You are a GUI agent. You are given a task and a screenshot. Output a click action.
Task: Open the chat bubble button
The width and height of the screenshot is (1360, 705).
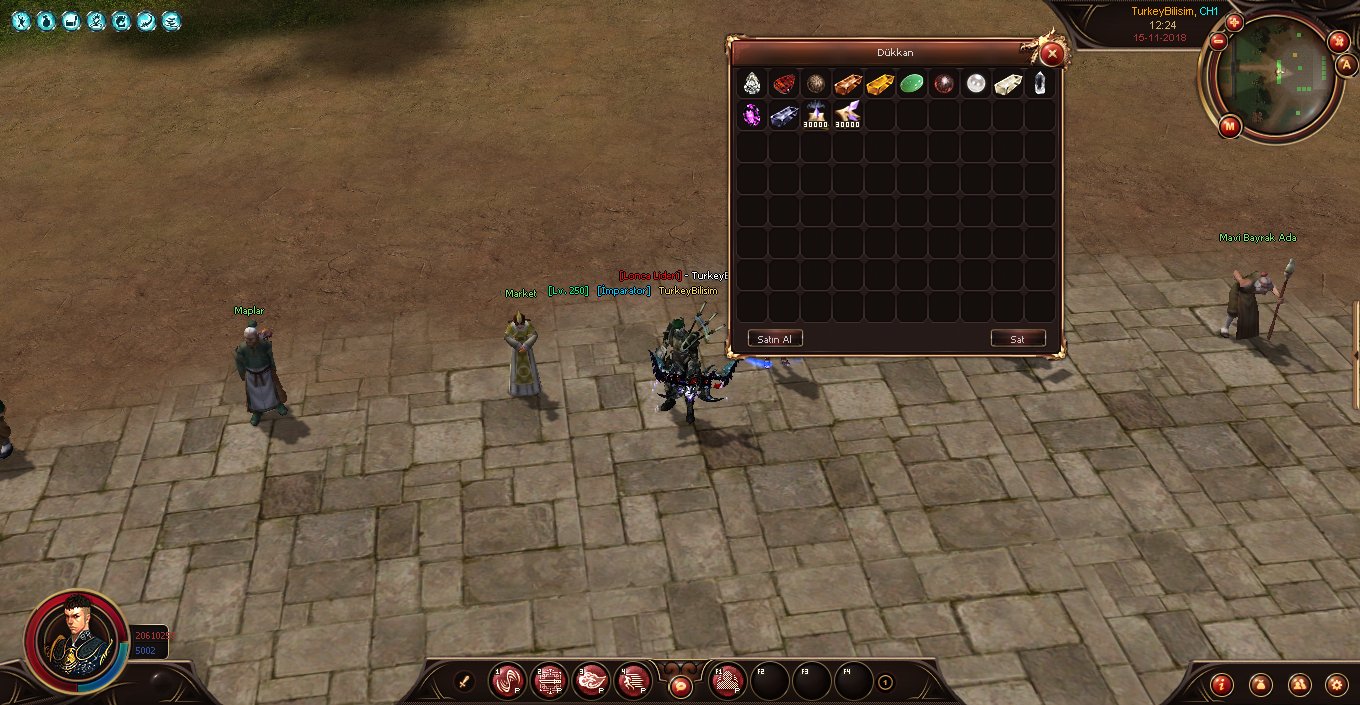[680, 686]
